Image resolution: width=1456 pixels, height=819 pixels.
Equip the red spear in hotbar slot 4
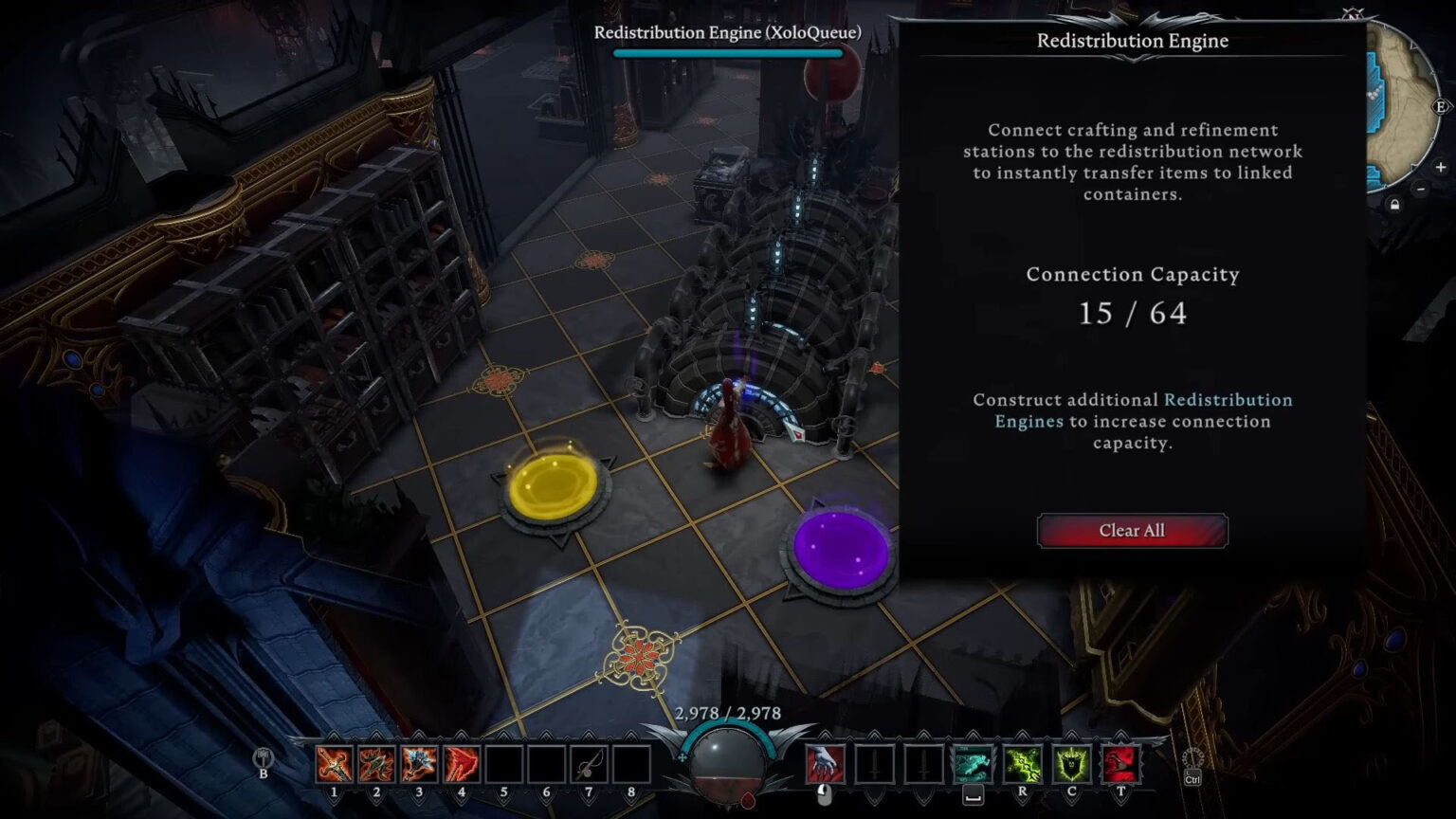click(461, 765)
